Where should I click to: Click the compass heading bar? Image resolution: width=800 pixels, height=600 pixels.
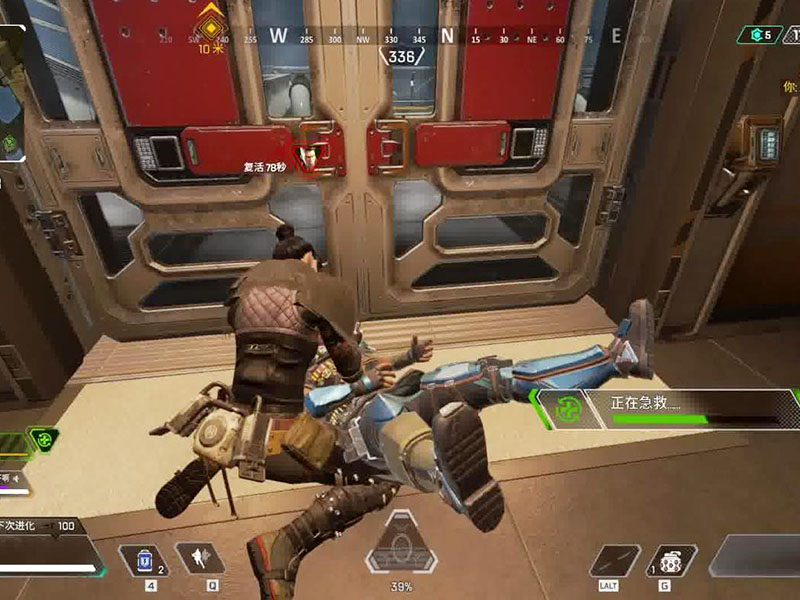tap(400, 37)
